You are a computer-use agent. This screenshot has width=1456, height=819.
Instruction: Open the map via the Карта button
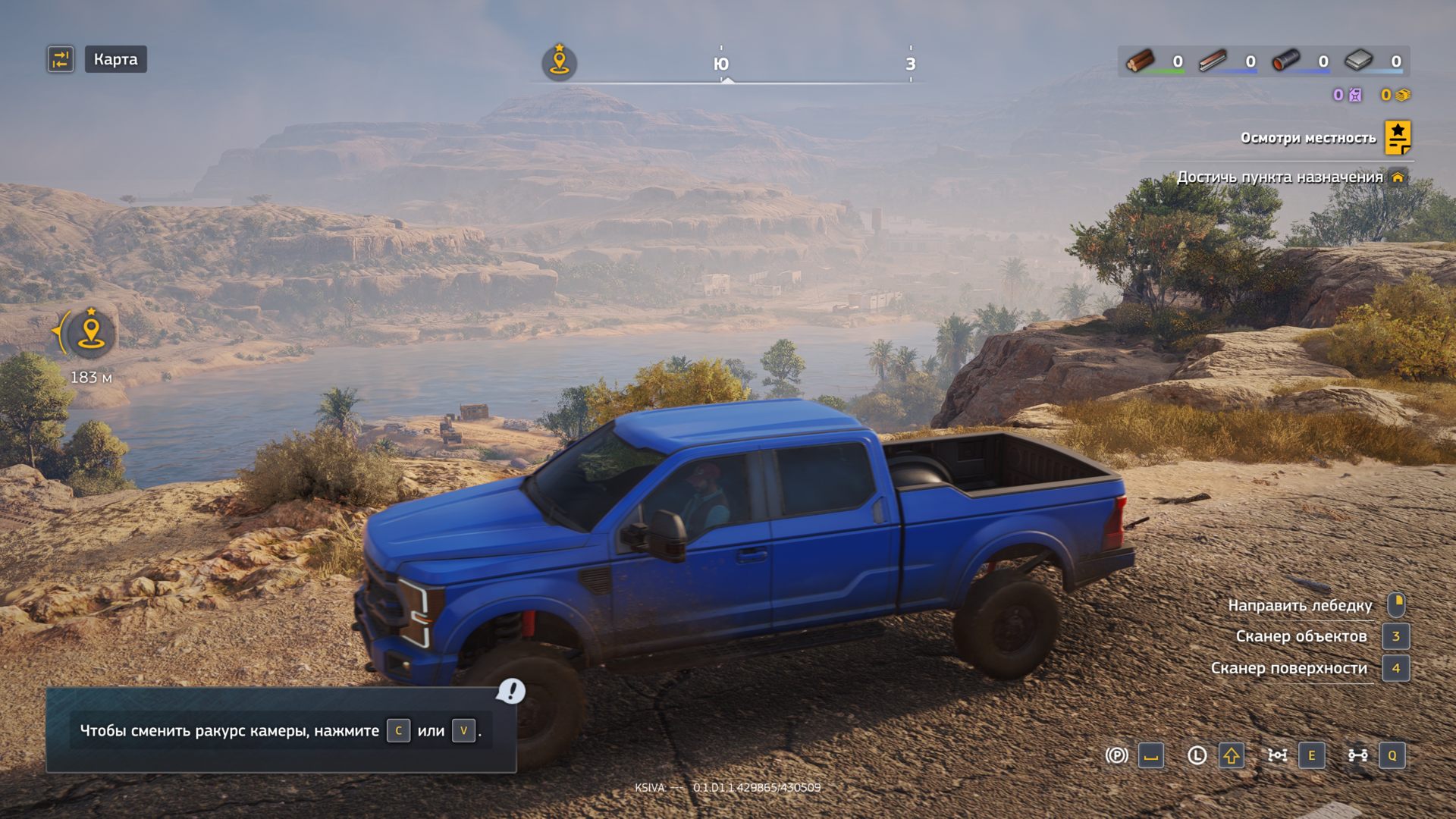[x=115, y=59]
